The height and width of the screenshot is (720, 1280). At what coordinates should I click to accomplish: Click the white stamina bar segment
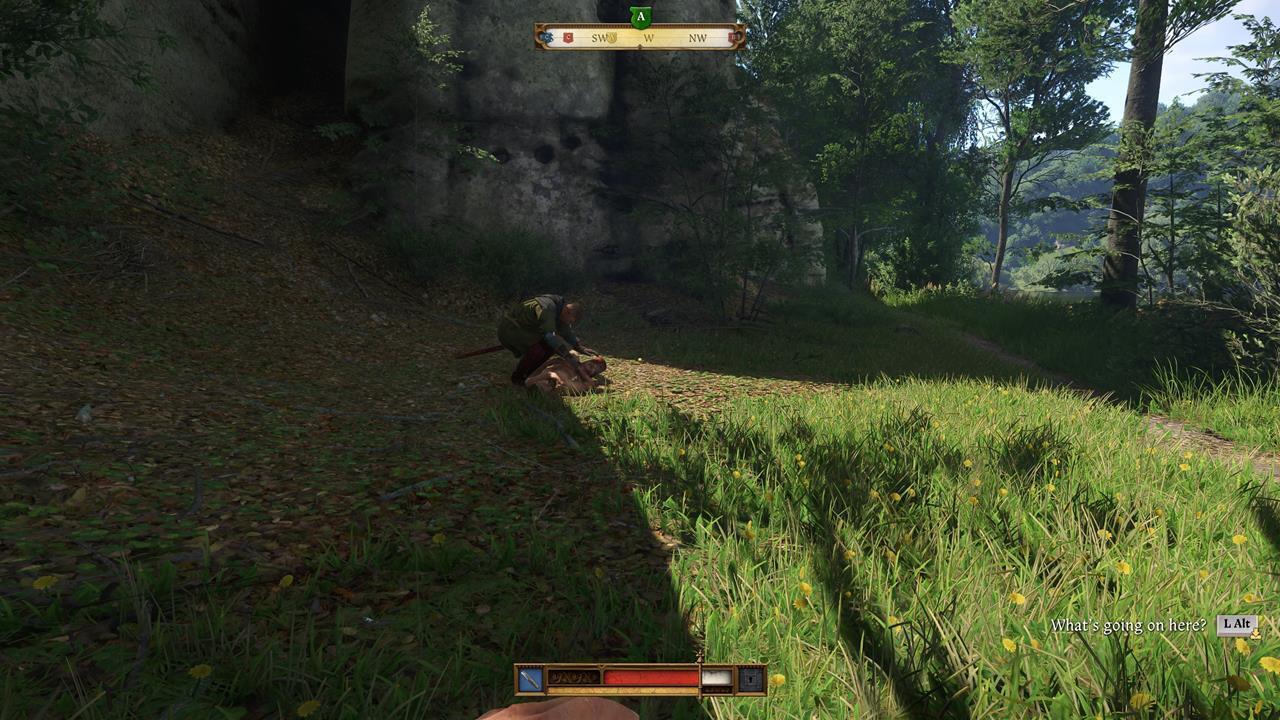click(718, 676)
